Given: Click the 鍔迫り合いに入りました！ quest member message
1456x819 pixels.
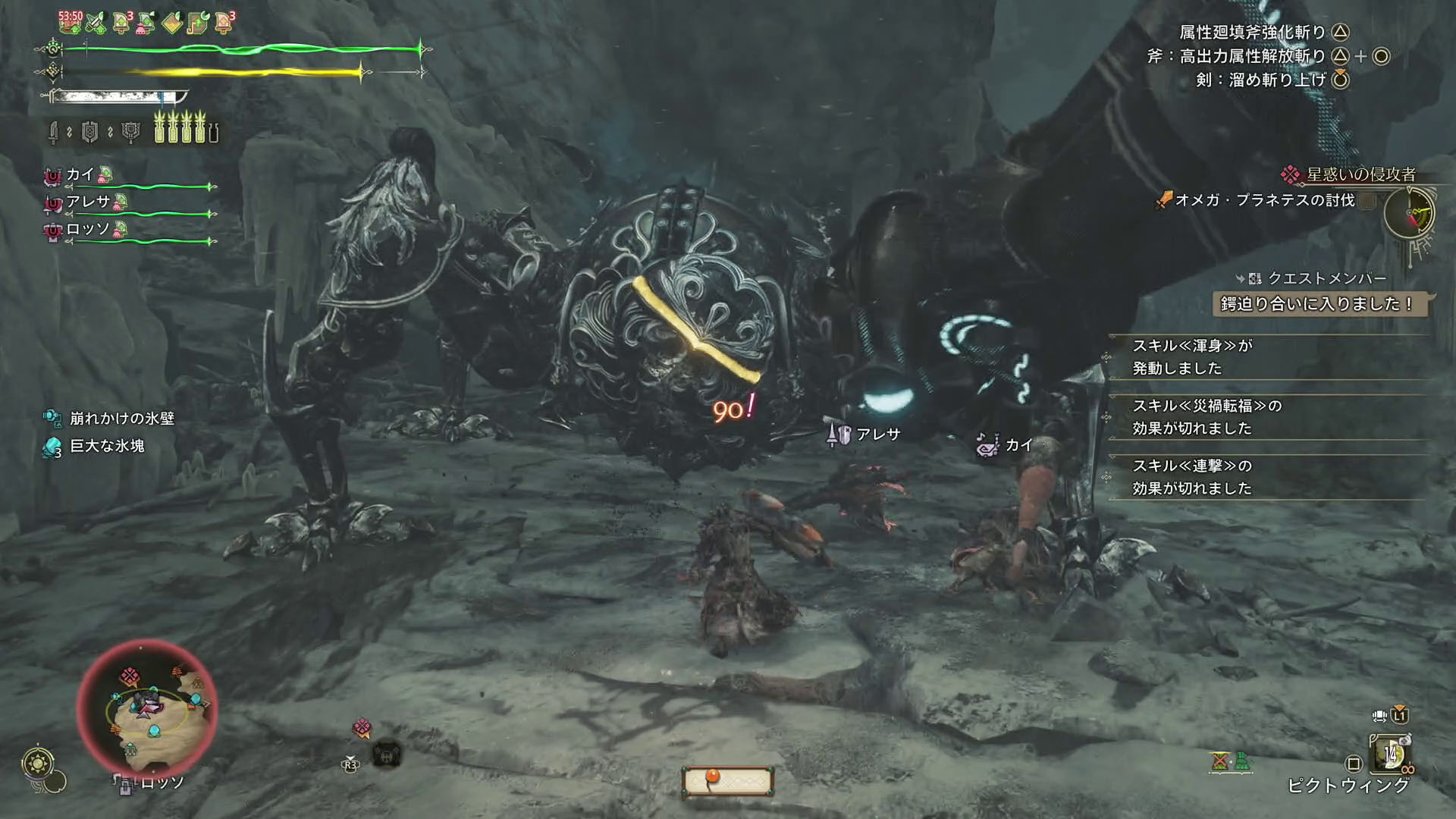Looking at the screenshot, I should point(1316,304).
